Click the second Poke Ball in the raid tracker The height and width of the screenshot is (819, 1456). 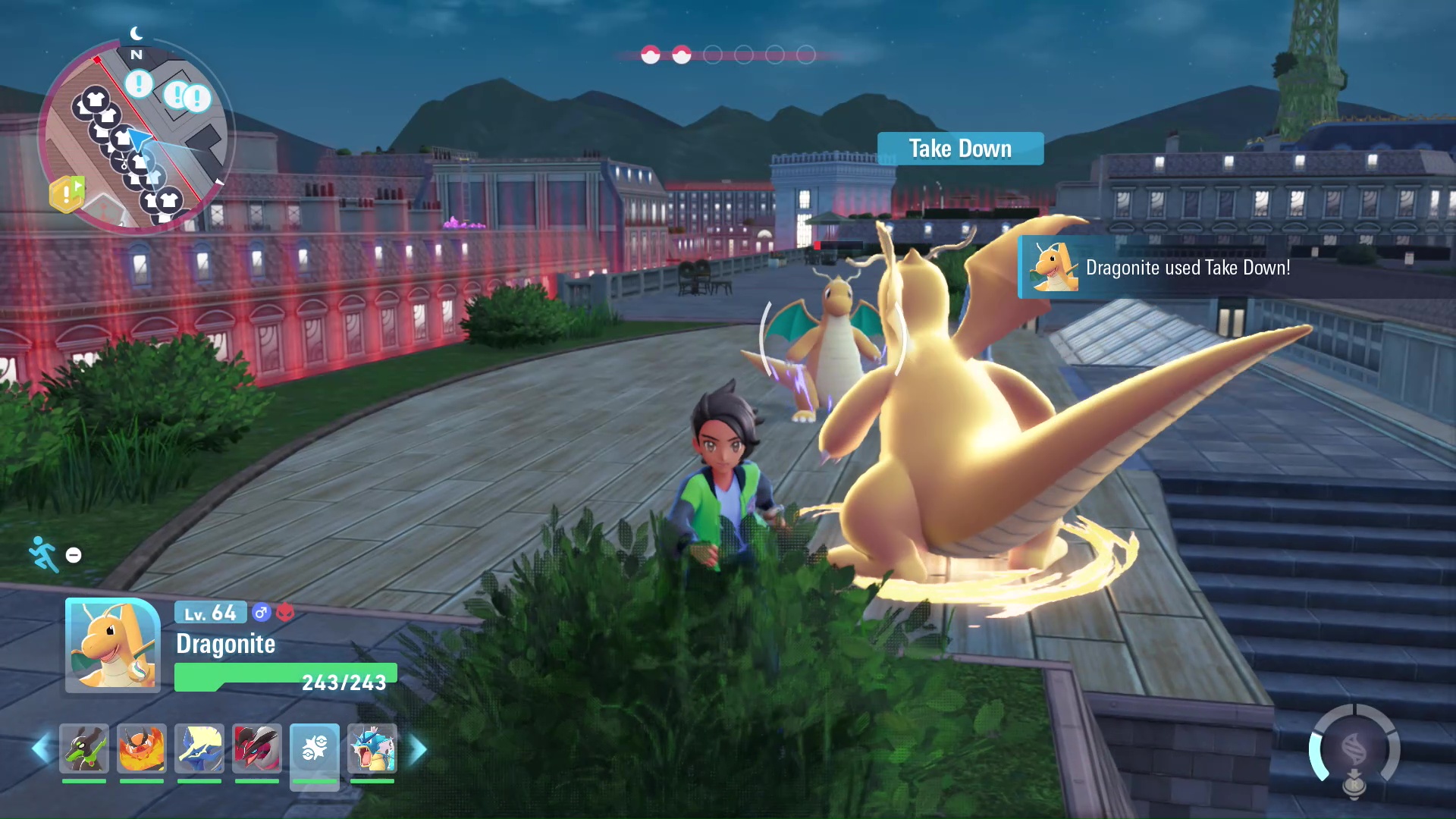tap(682, 55)
